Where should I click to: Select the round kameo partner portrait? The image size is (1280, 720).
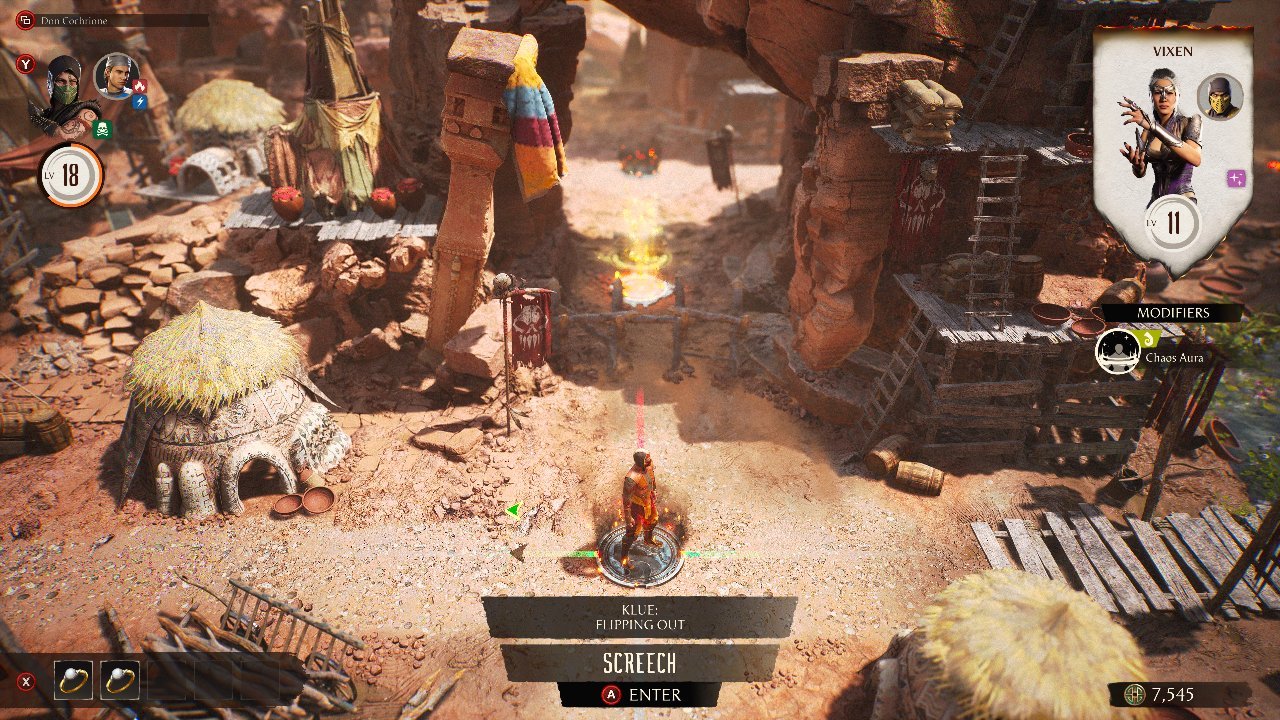(116, 76)
